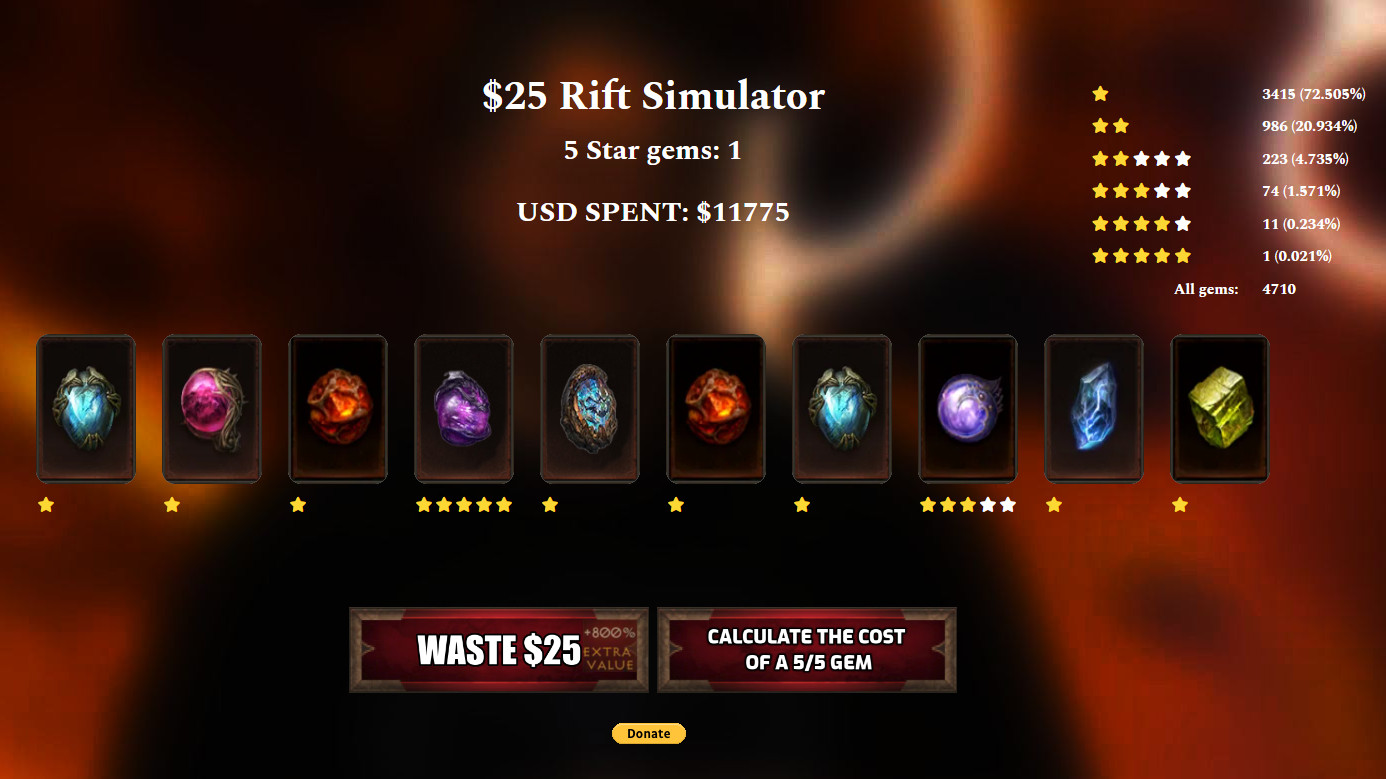1386x779 pixels.
Task: Select the pink orb gem card
Action: (x=212, y=408)
